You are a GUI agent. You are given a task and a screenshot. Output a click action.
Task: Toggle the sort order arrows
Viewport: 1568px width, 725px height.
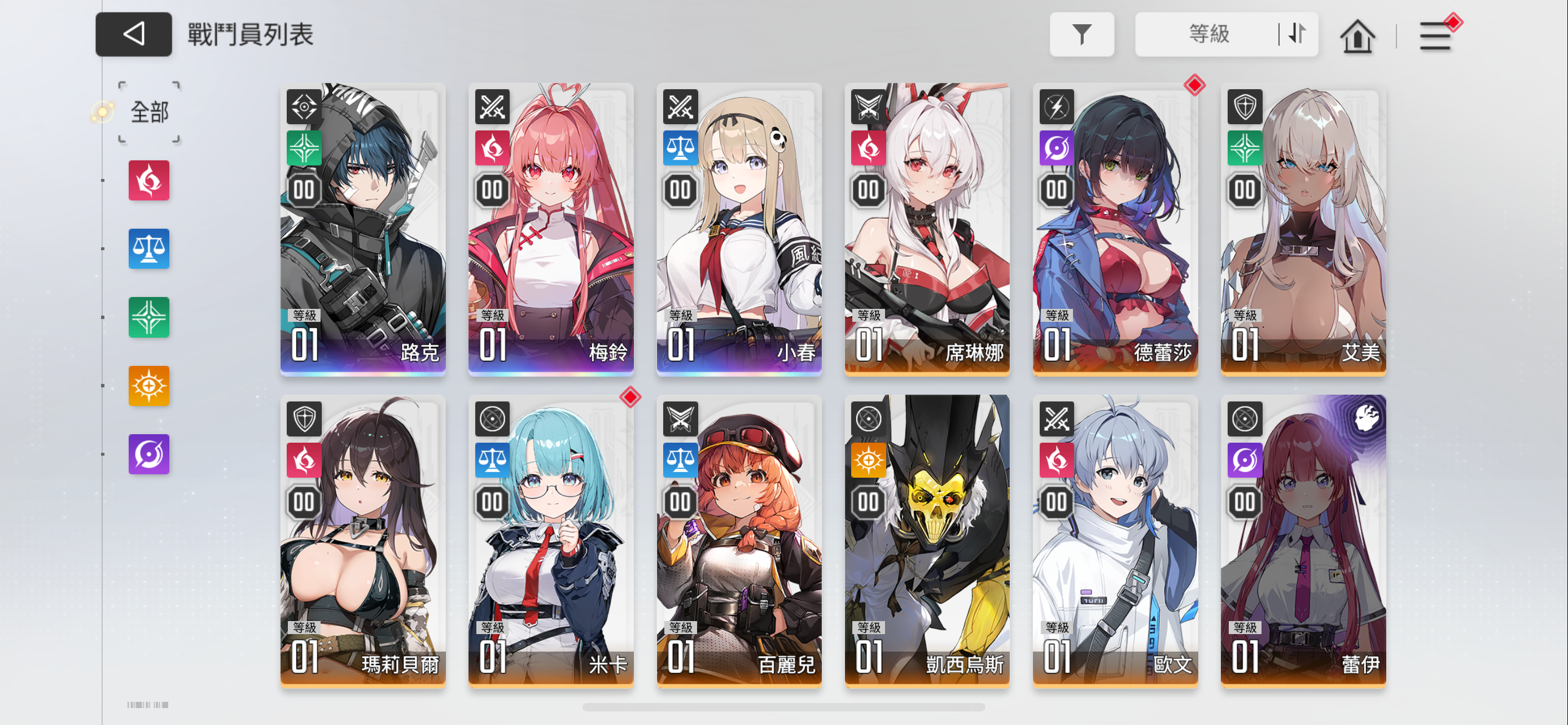pyautogui.click(x=1297, y=34)
